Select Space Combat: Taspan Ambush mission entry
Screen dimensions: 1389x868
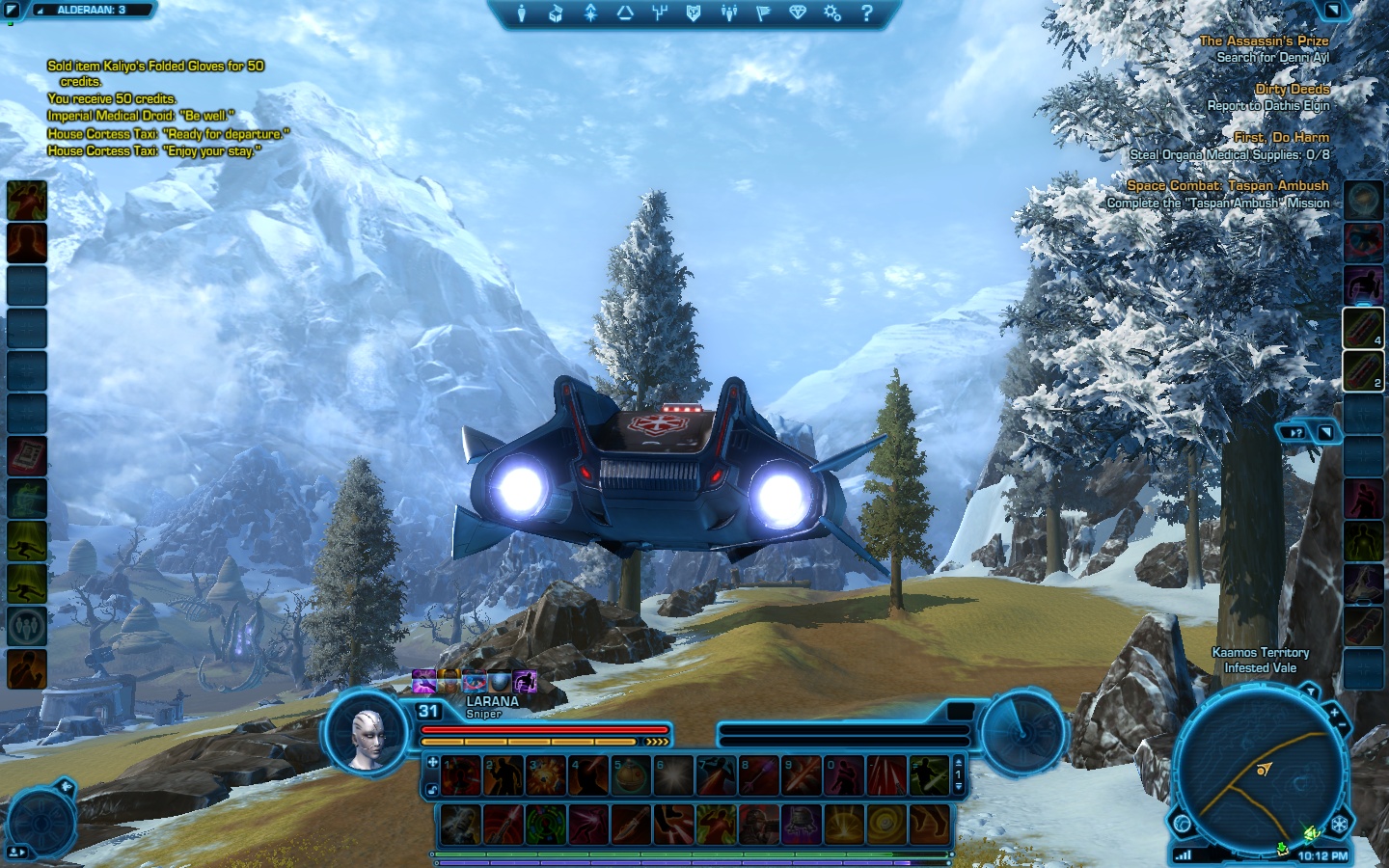point(1227,185)
